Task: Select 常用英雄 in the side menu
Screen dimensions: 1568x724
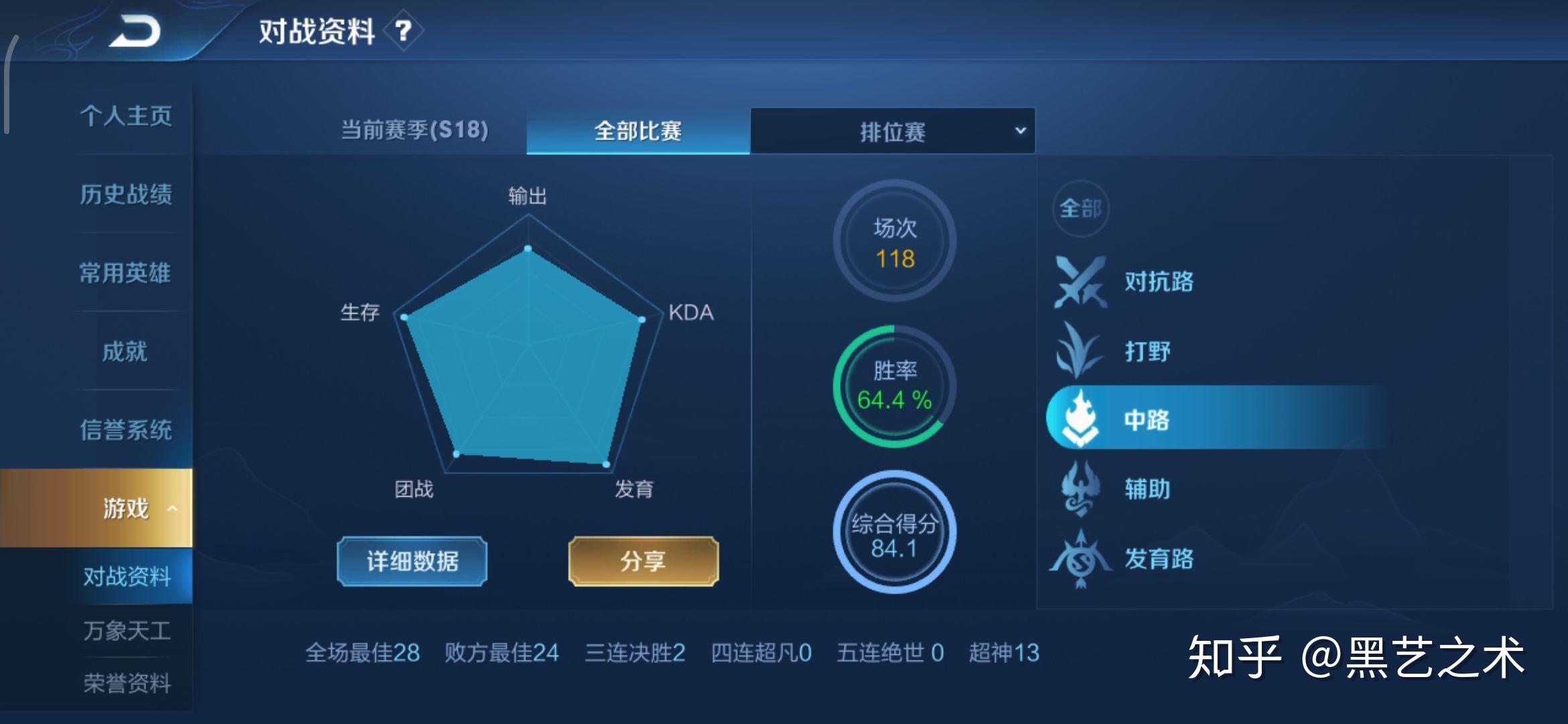Action: coord(126,273)
